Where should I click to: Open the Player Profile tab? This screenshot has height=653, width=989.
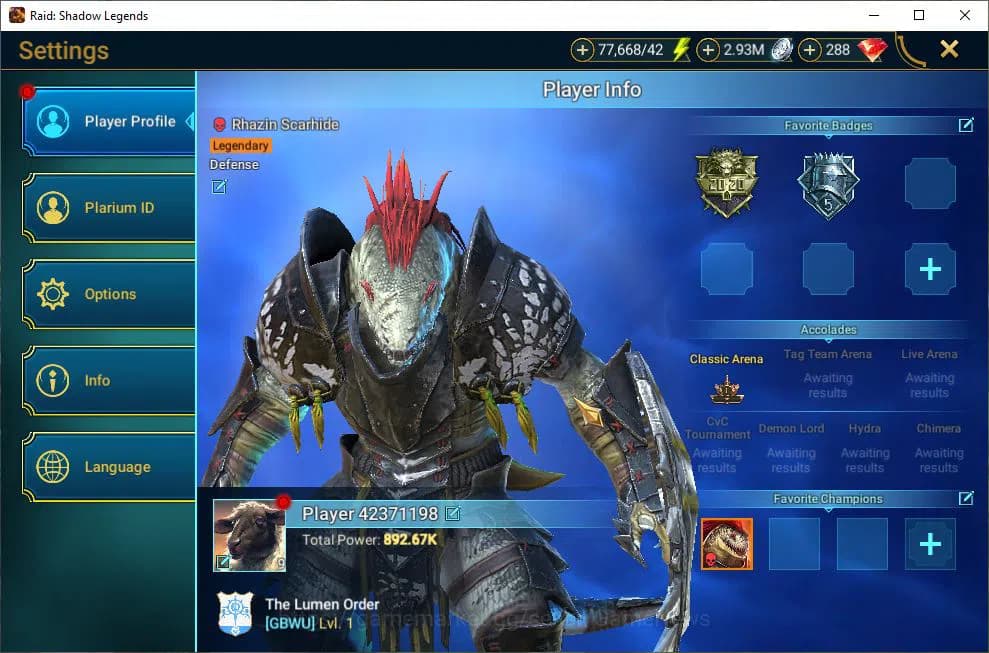coord(108,122)
